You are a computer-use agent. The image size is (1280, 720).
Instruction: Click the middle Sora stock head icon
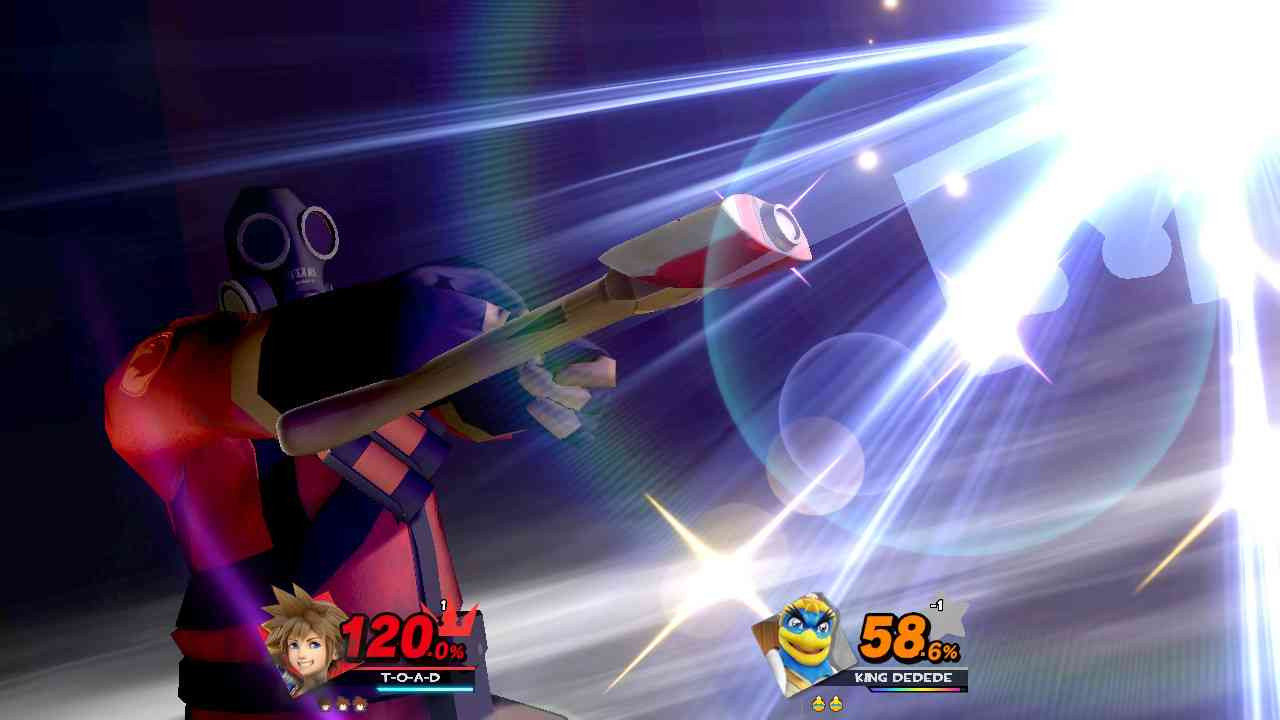[x=341, y=703]
